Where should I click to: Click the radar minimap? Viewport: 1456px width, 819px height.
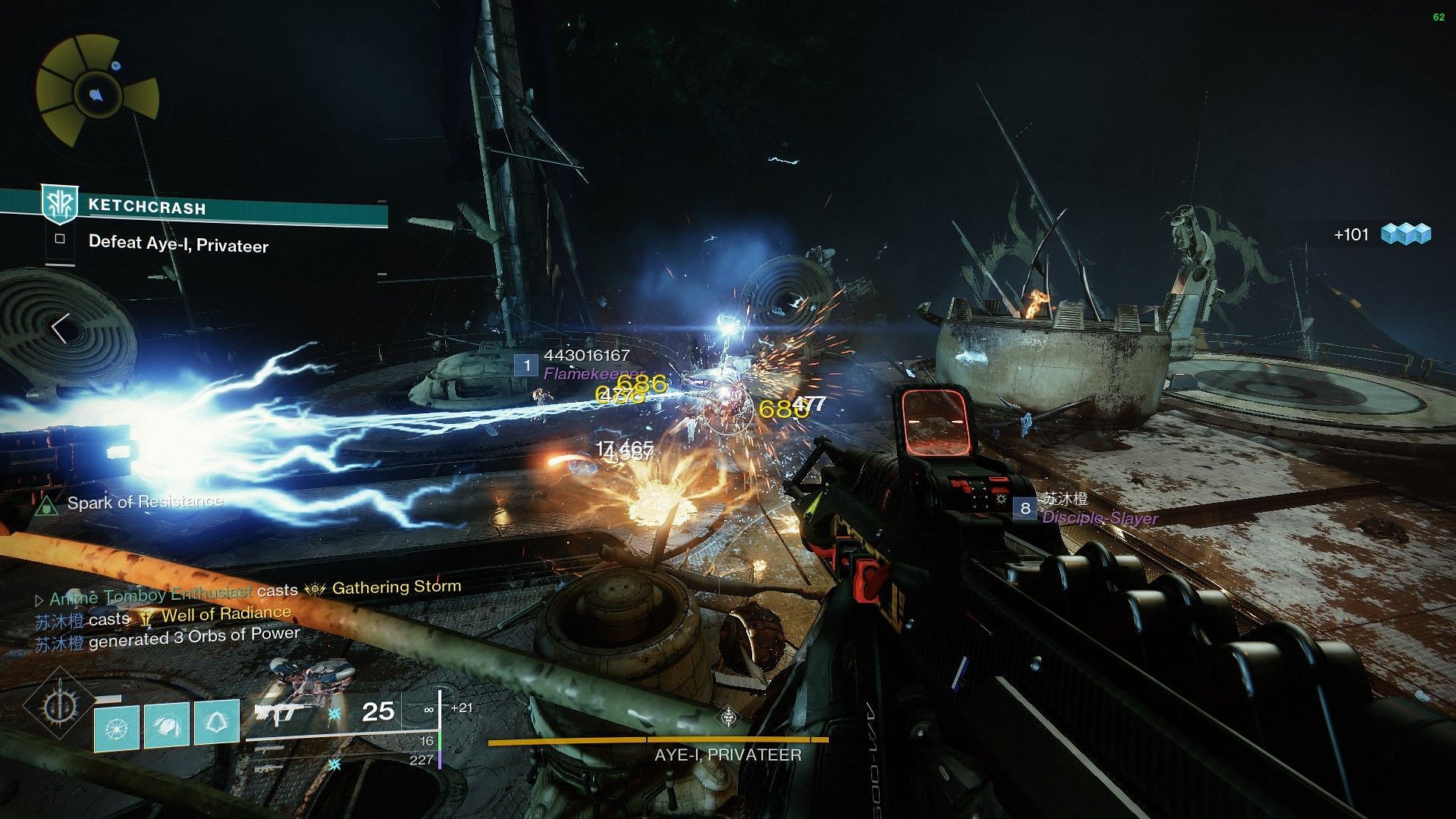[96, 93]
